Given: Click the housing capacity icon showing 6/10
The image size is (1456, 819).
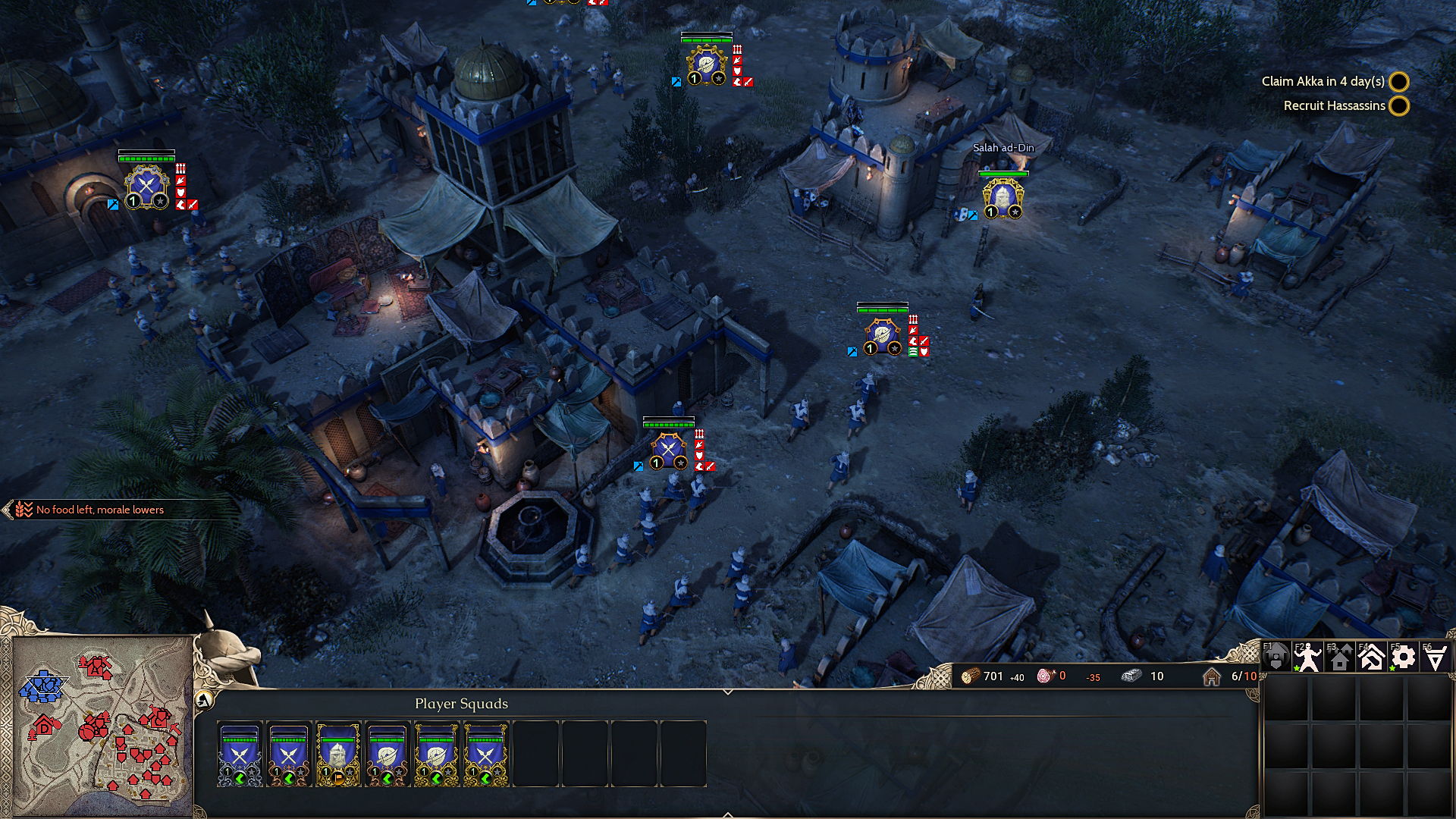Looking at the screenshot, I should click(x=1212, y=676).
